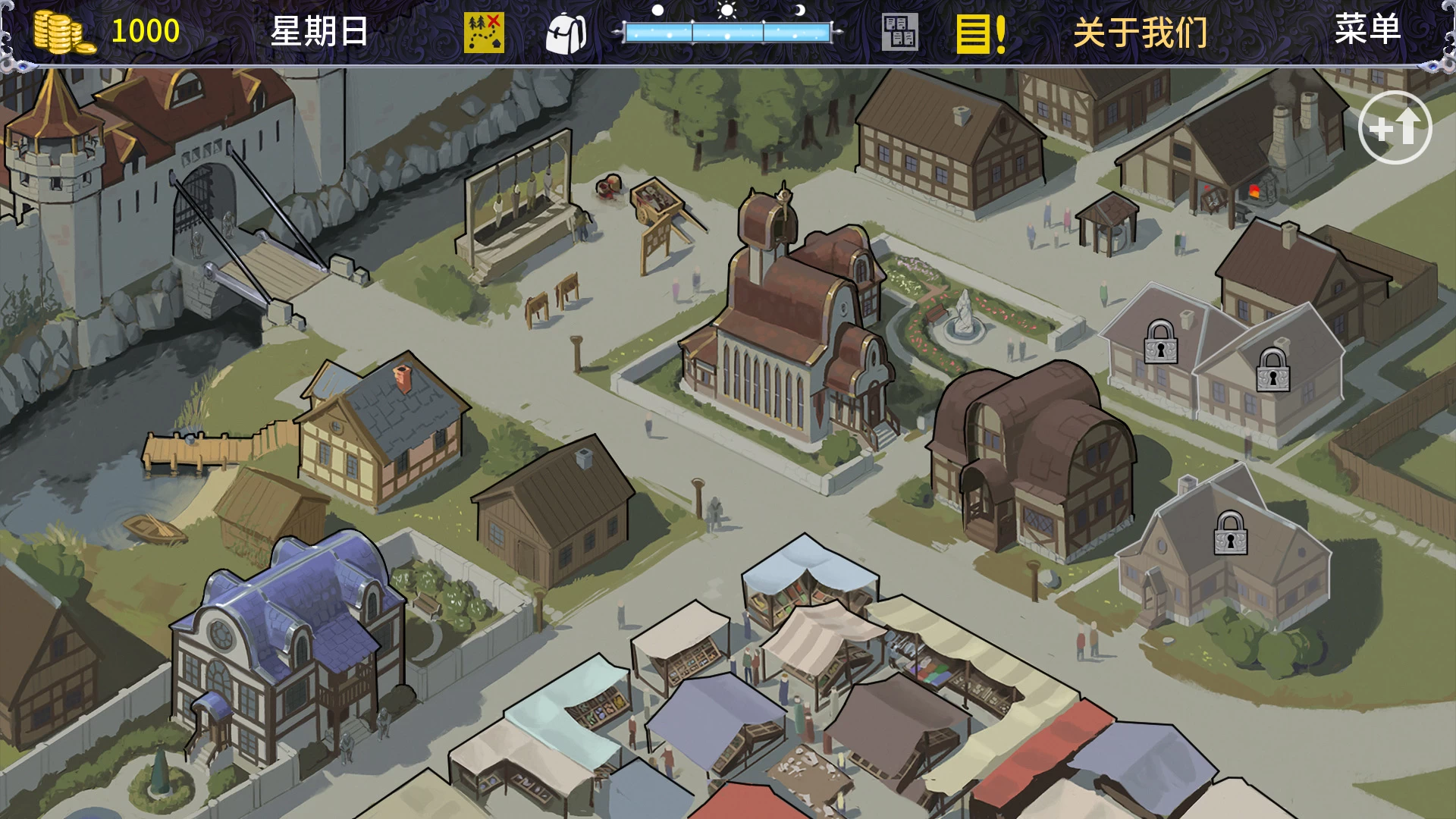Open the 菜单 menu

(1367, 30)
